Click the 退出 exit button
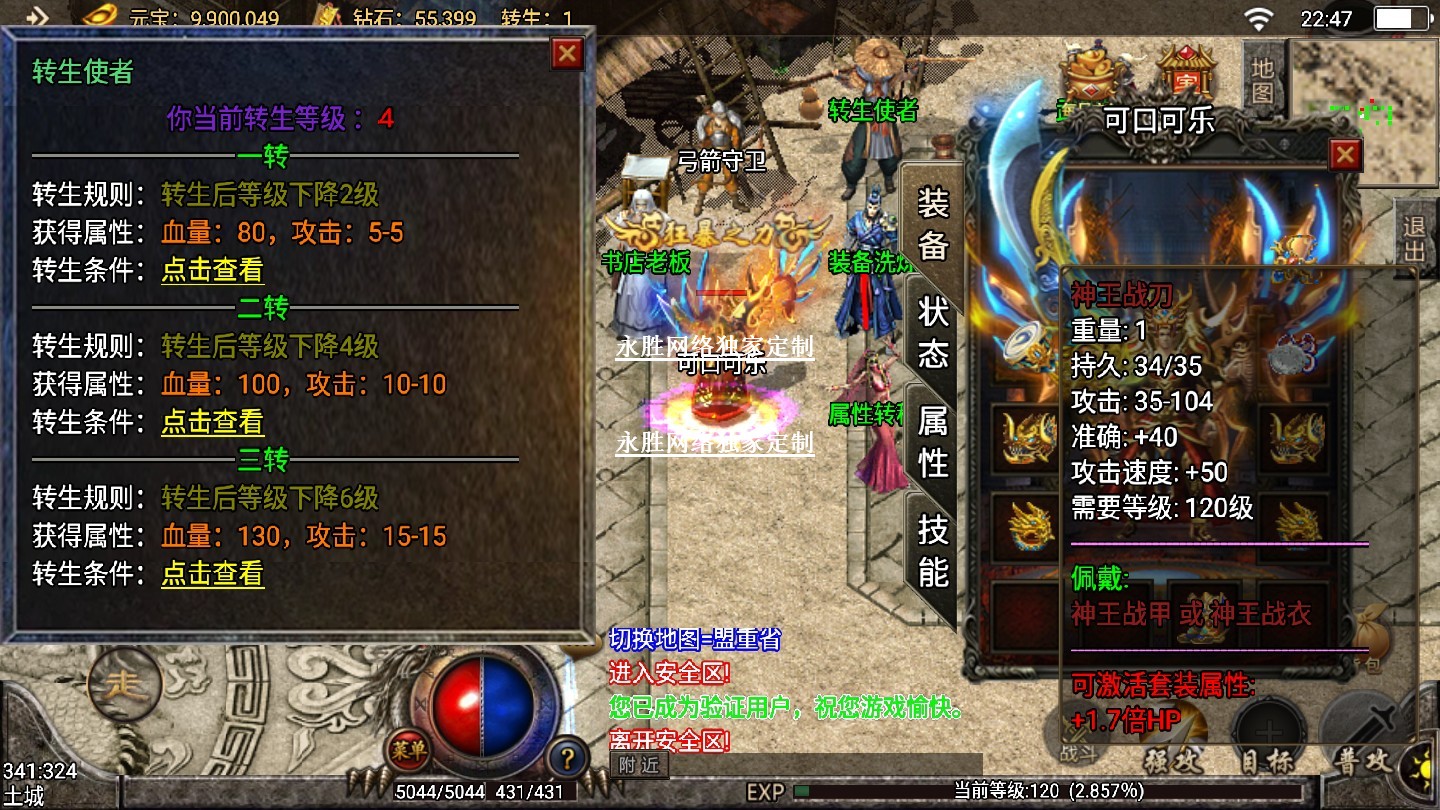Screen dimensions: 1440x810 coord(1414,238)
